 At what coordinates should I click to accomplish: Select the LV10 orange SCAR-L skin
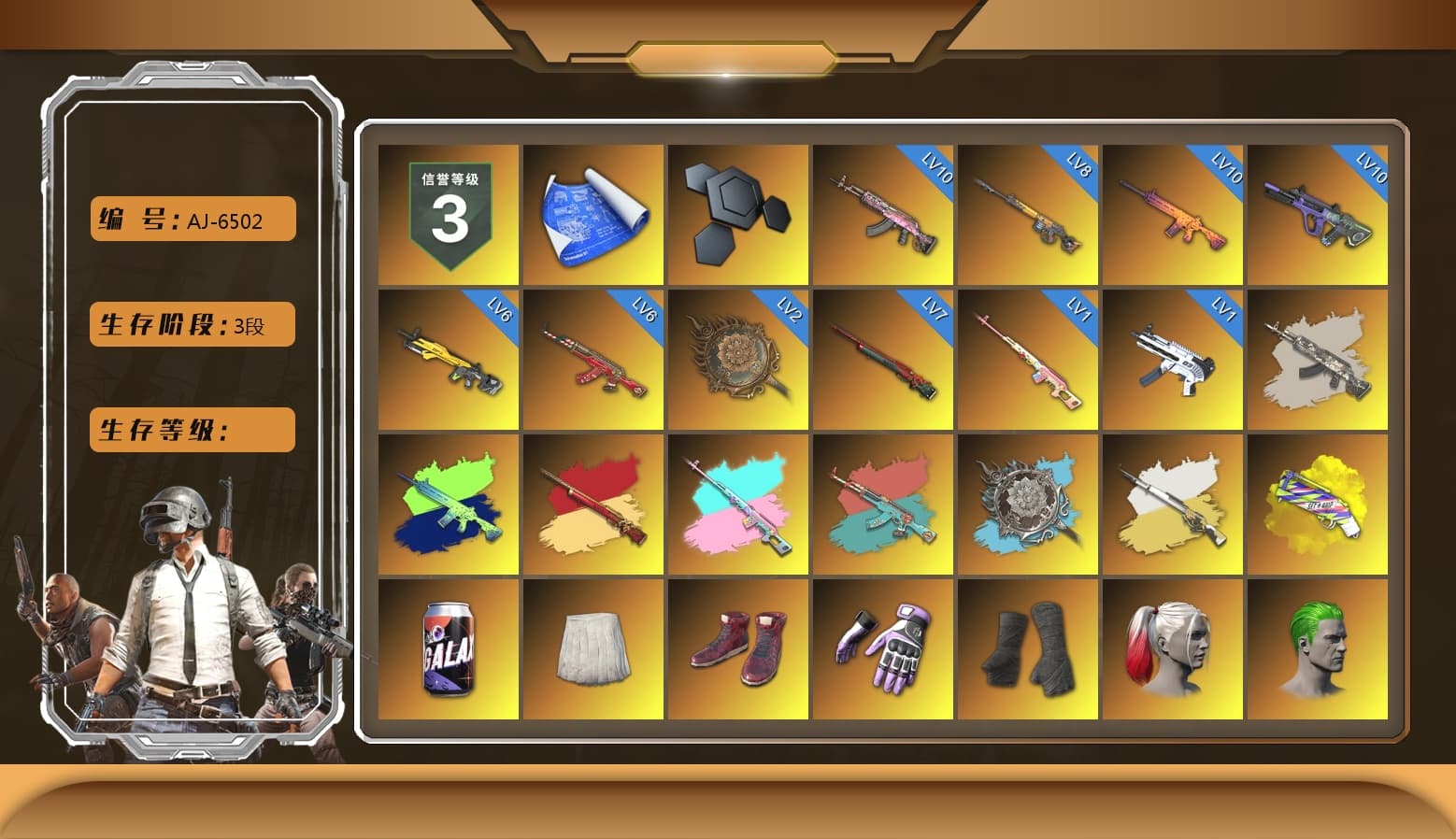coord(1173,213)
